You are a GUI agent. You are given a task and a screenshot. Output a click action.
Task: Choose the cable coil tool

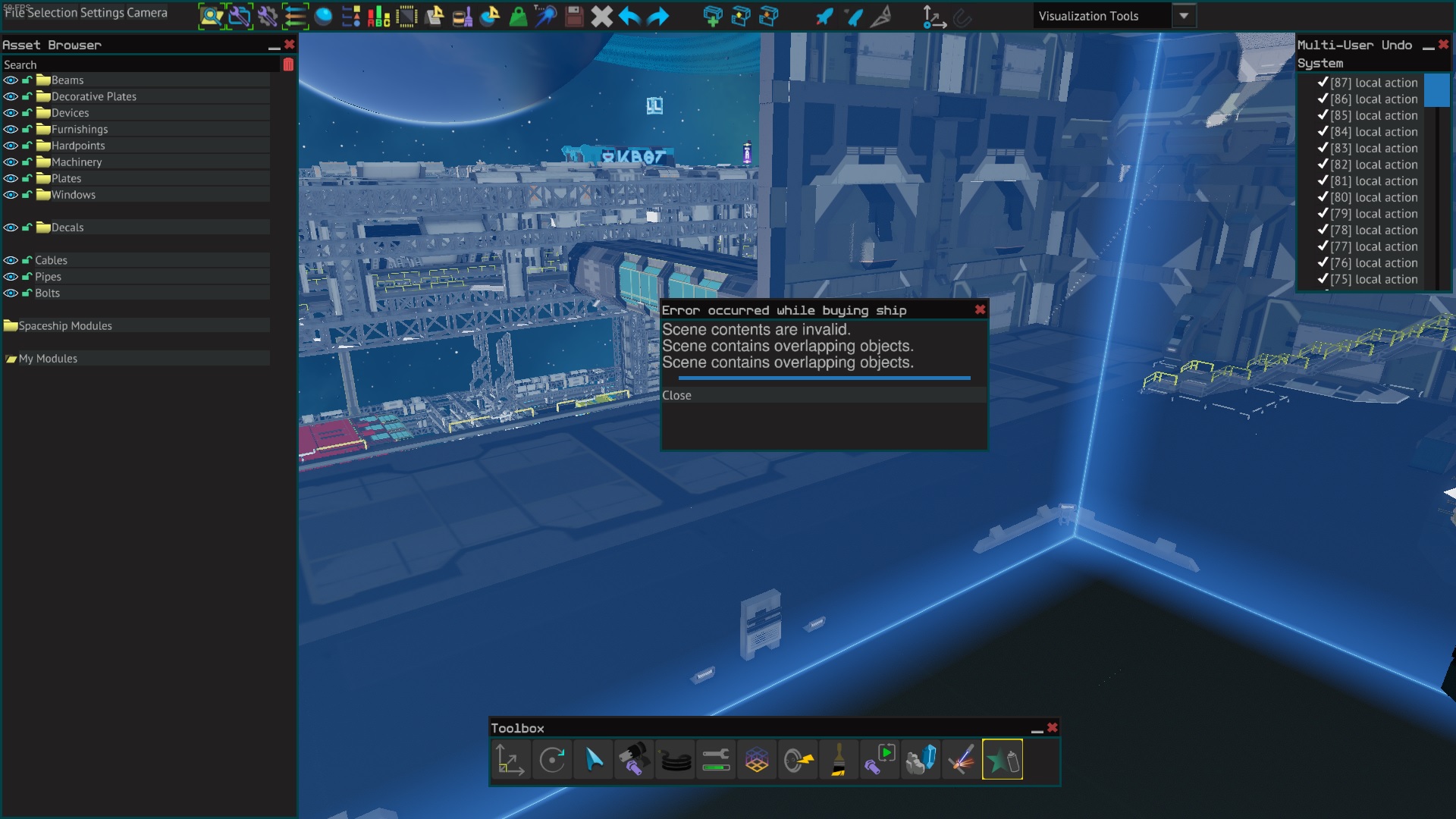click(x=675, y=759)
